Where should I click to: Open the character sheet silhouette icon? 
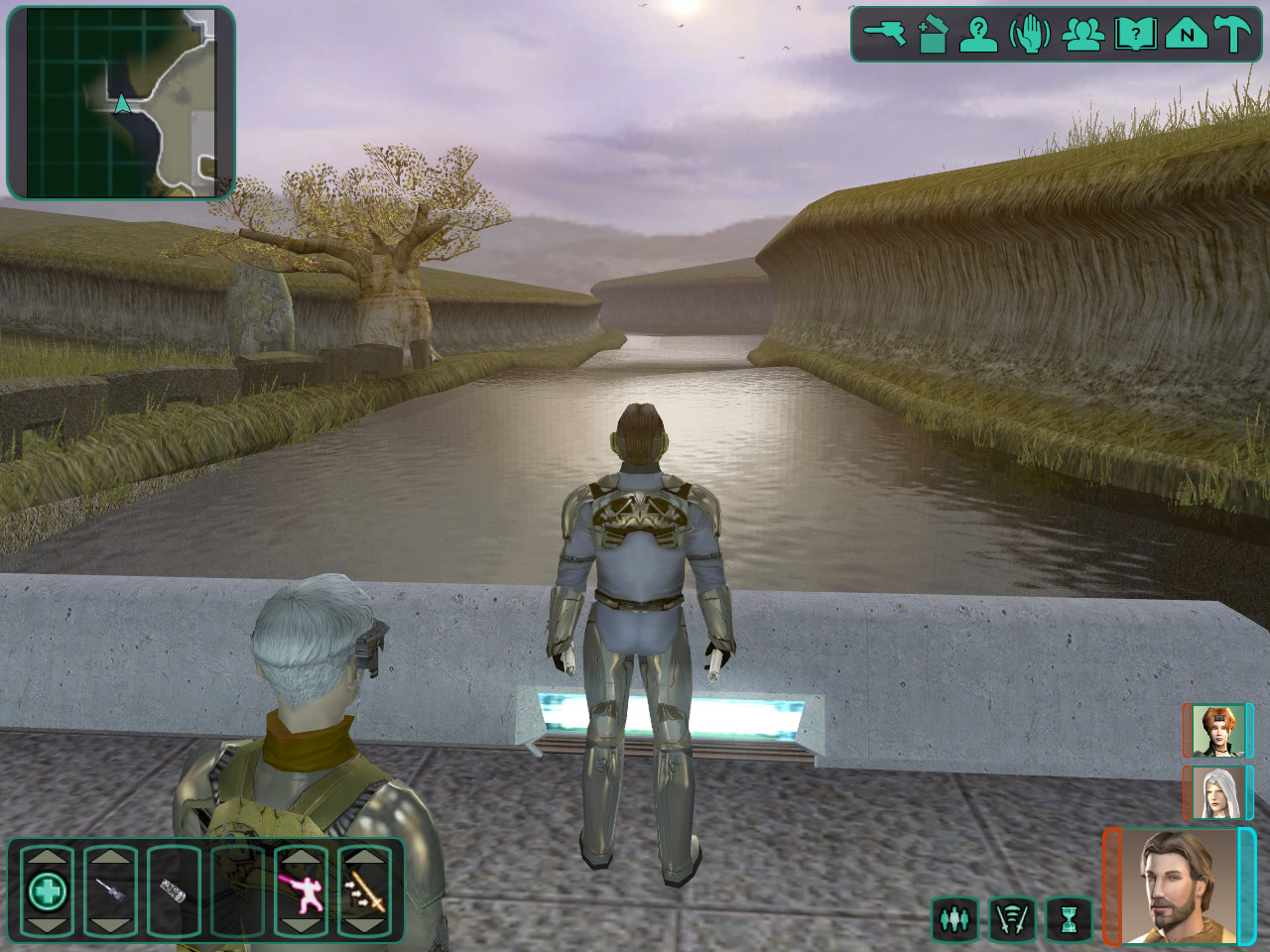[979, 35]
